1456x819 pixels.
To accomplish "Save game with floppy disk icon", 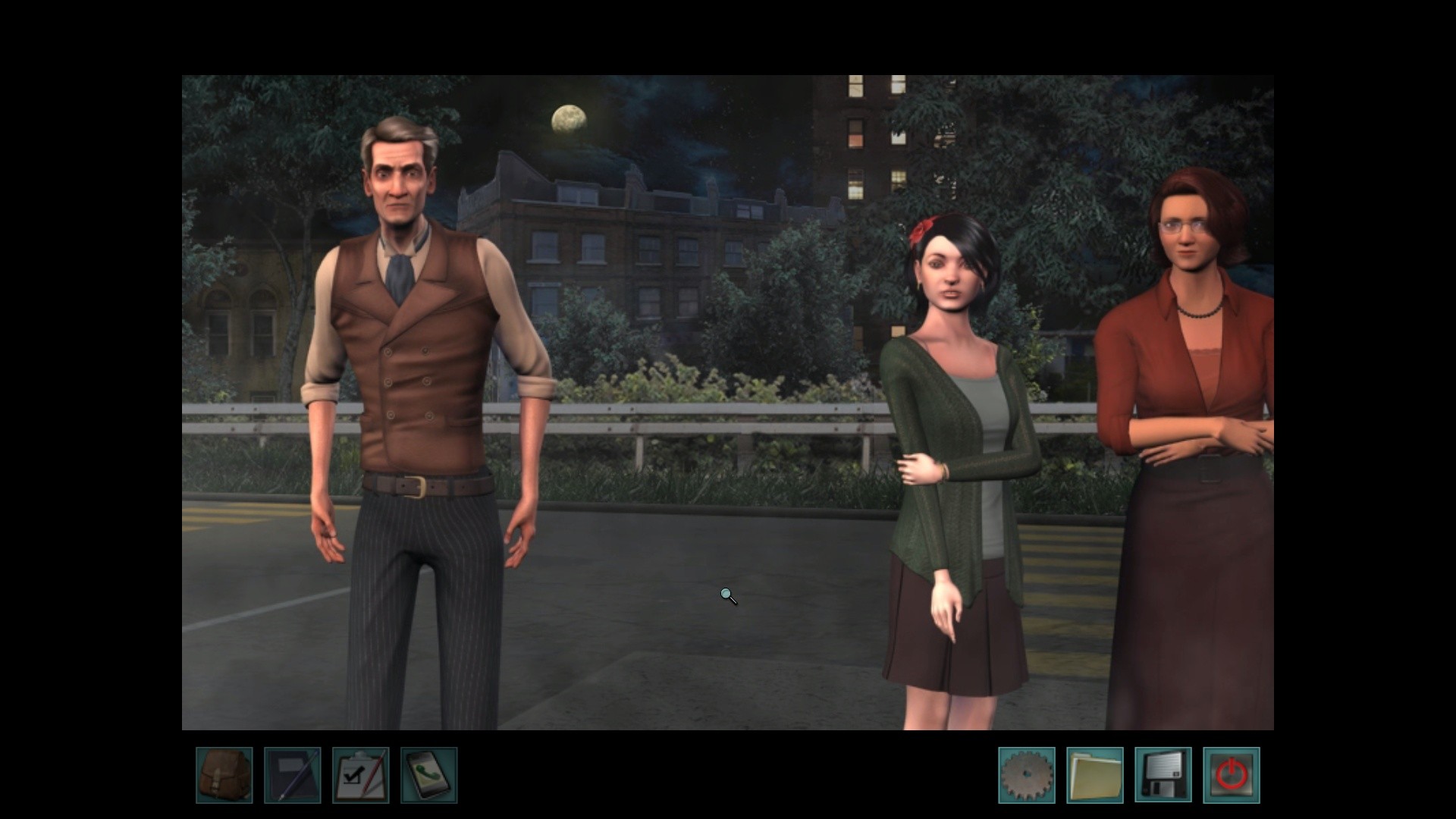I will click(1163, 775).
